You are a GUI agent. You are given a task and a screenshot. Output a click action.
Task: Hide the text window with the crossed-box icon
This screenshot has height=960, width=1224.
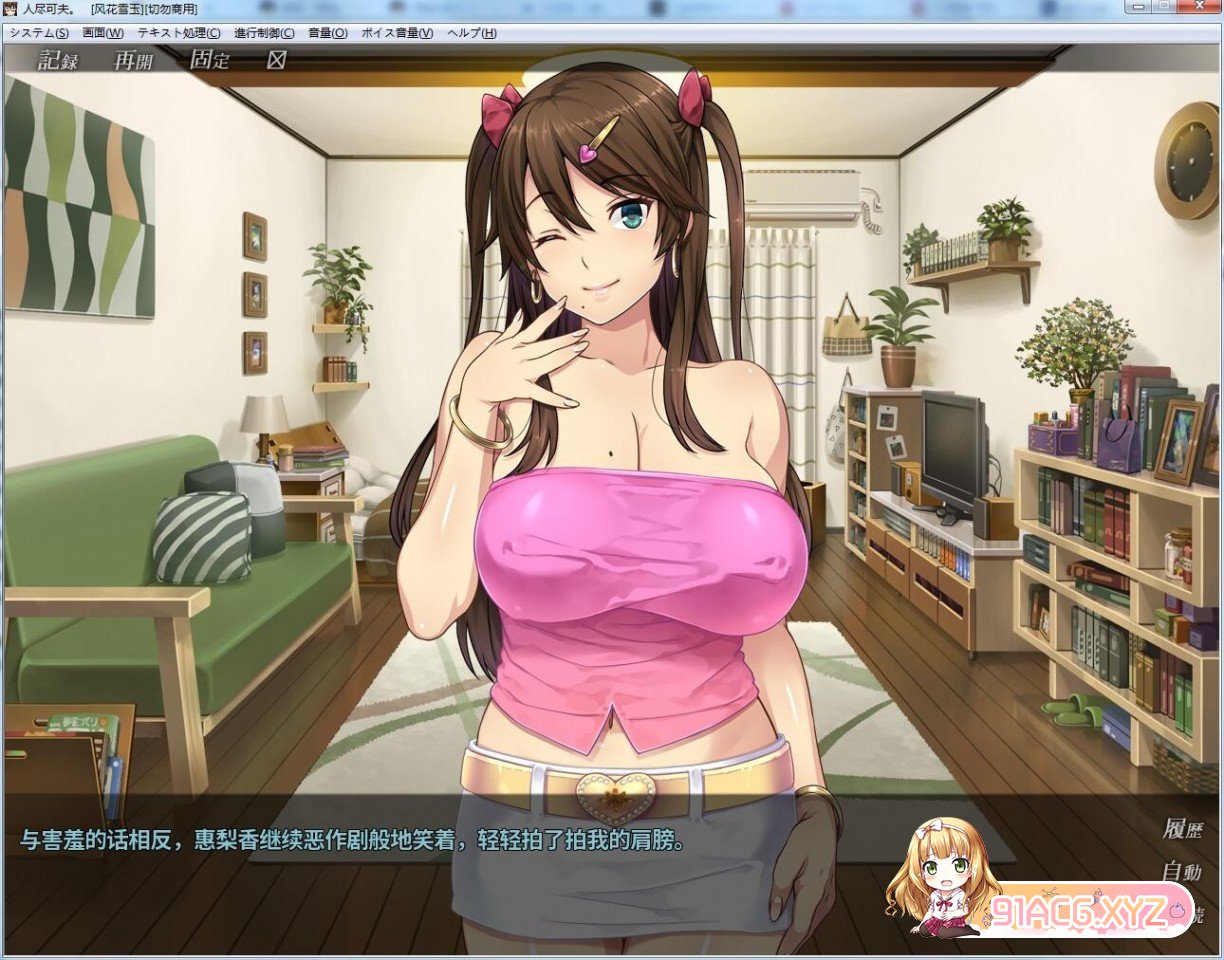pos(276,60)
